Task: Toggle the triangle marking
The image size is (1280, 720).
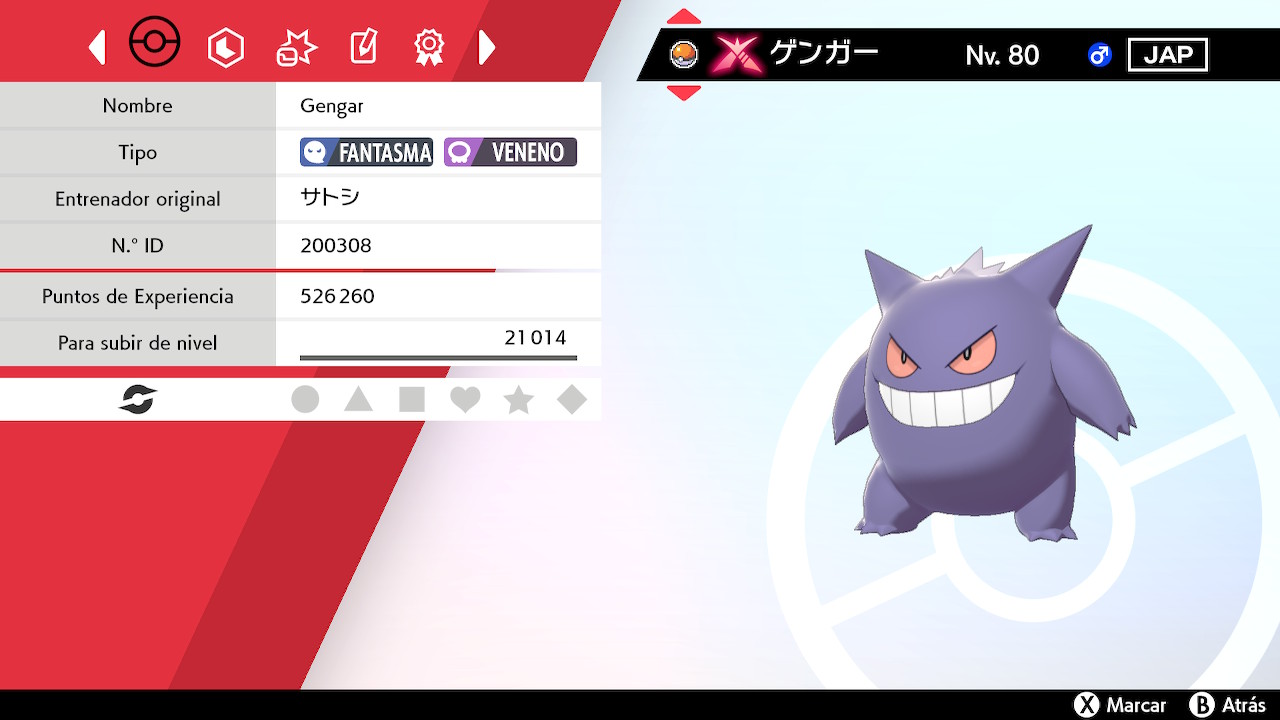Action: point(358,400)
